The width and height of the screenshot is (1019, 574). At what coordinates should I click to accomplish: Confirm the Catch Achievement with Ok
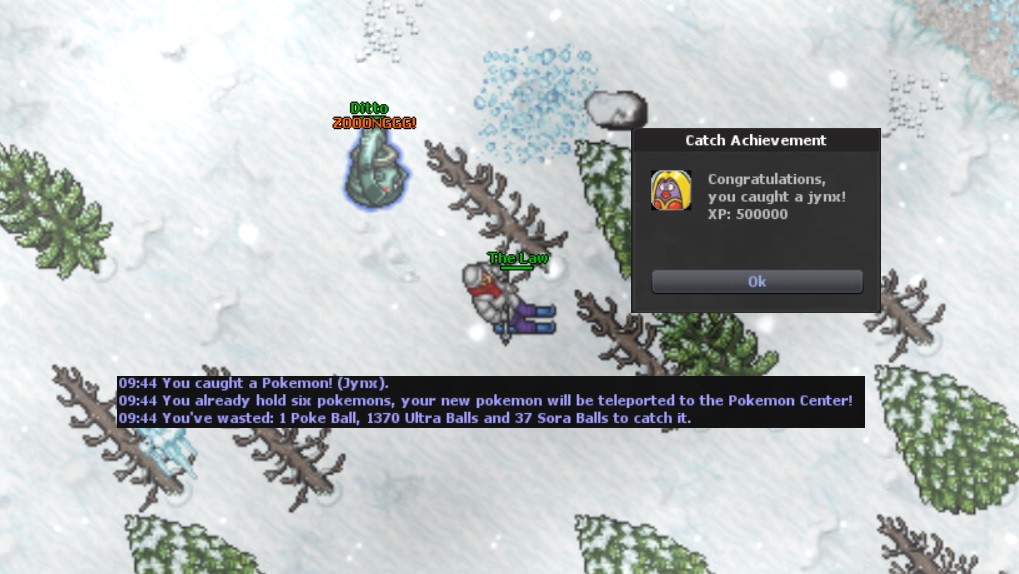[757, 282]
